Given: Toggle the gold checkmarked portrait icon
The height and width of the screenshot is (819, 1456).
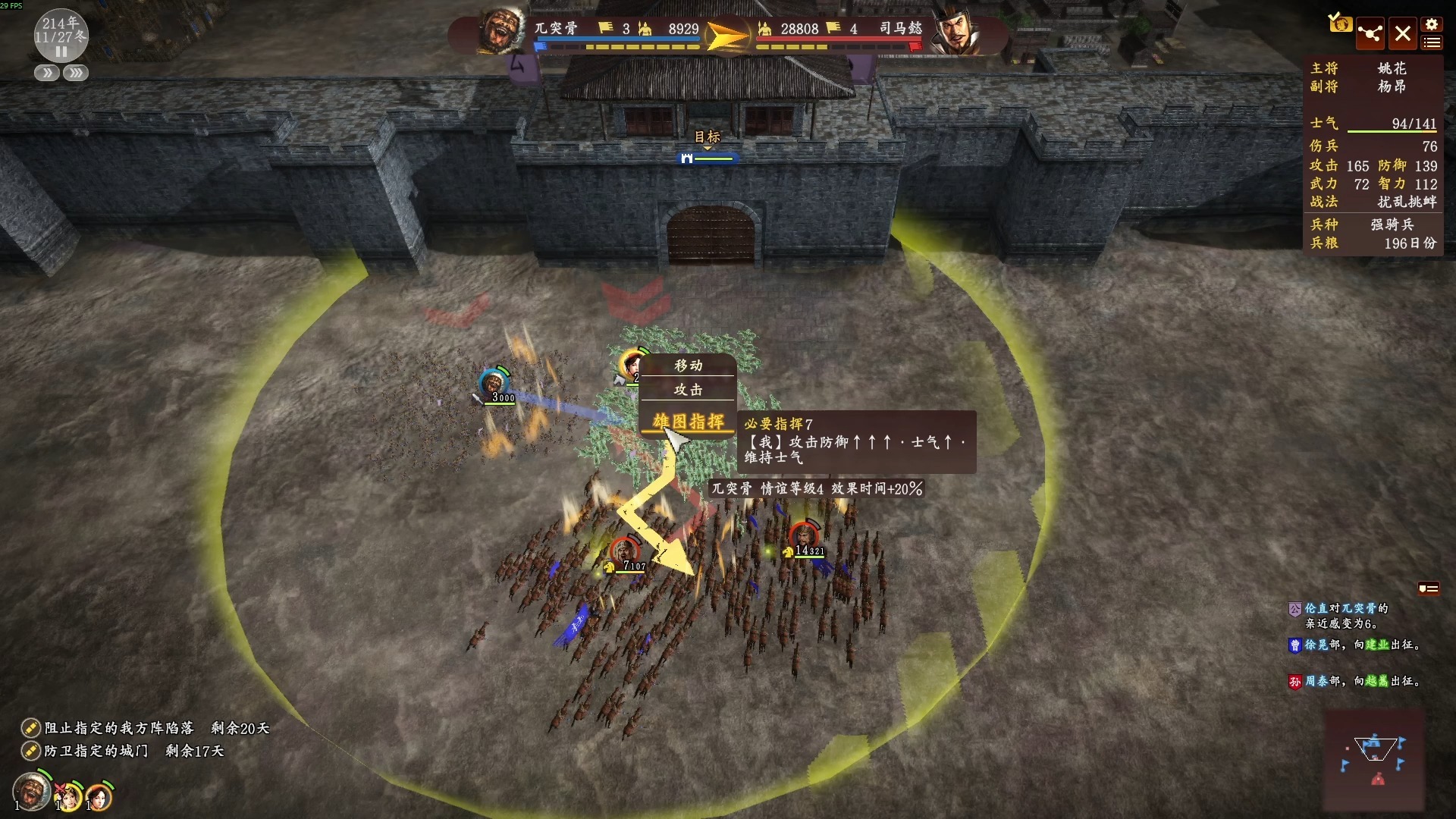Looking at the screenshot, I should [1339, 23].
